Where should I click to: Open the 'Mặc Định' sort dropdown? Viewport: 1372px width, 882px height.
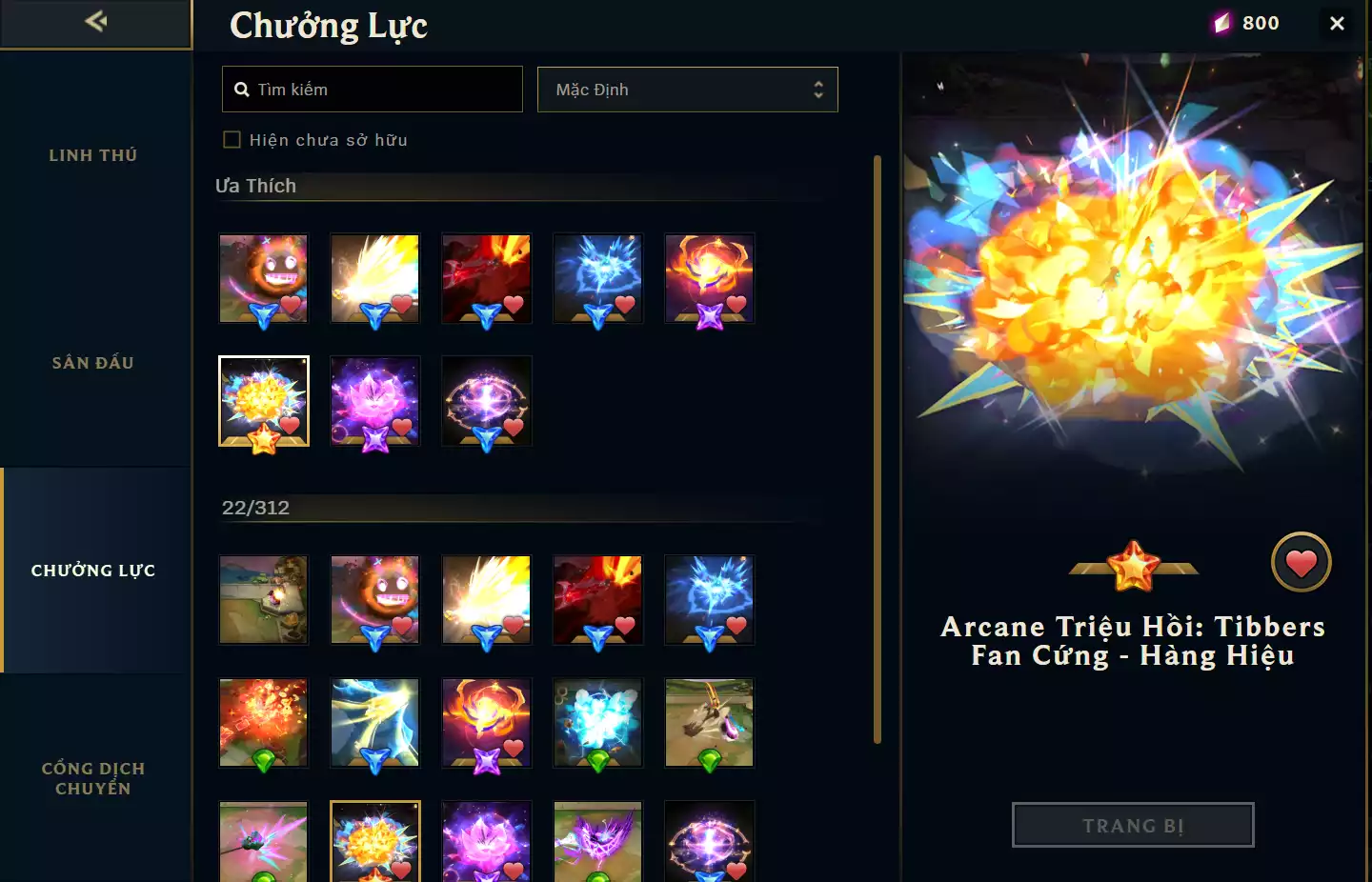tap(687, 89)
